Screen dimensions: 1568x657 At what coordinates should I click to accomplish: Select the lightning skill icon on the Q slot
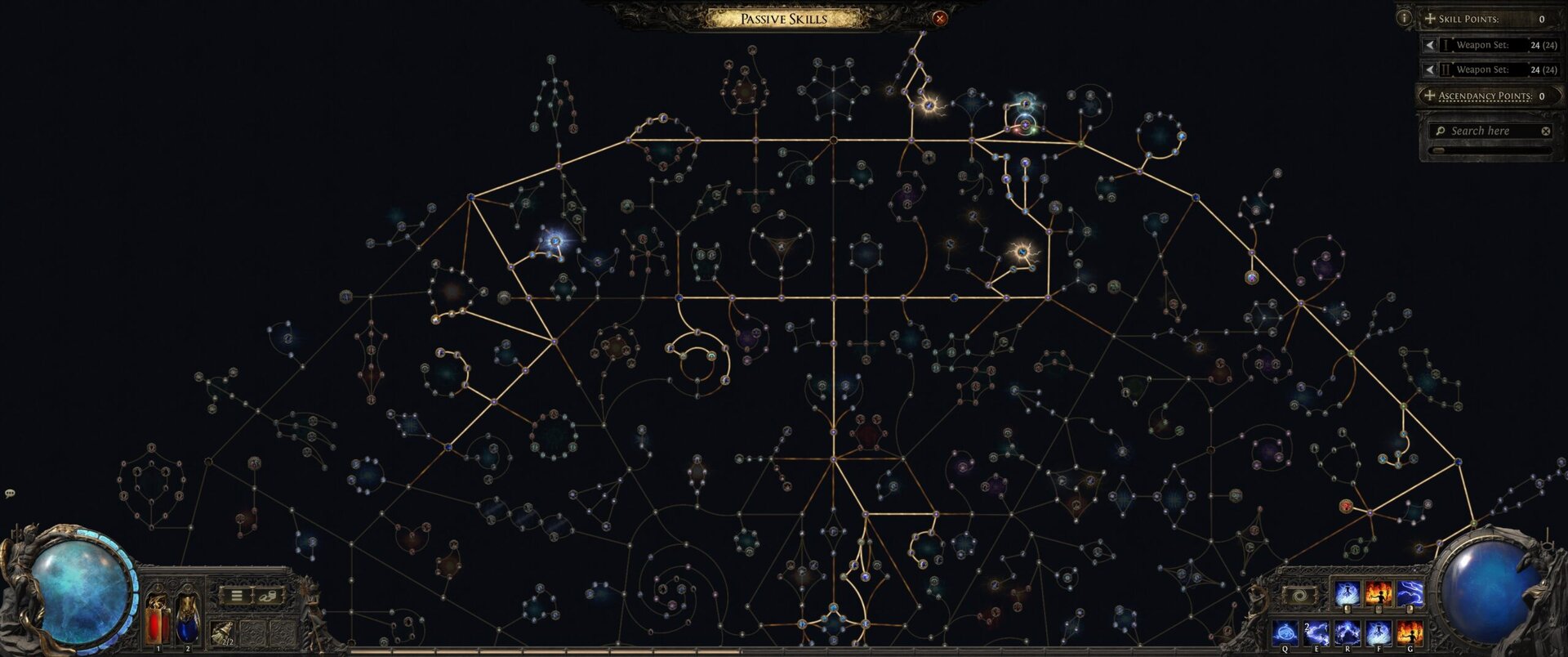click(1285, 633)
